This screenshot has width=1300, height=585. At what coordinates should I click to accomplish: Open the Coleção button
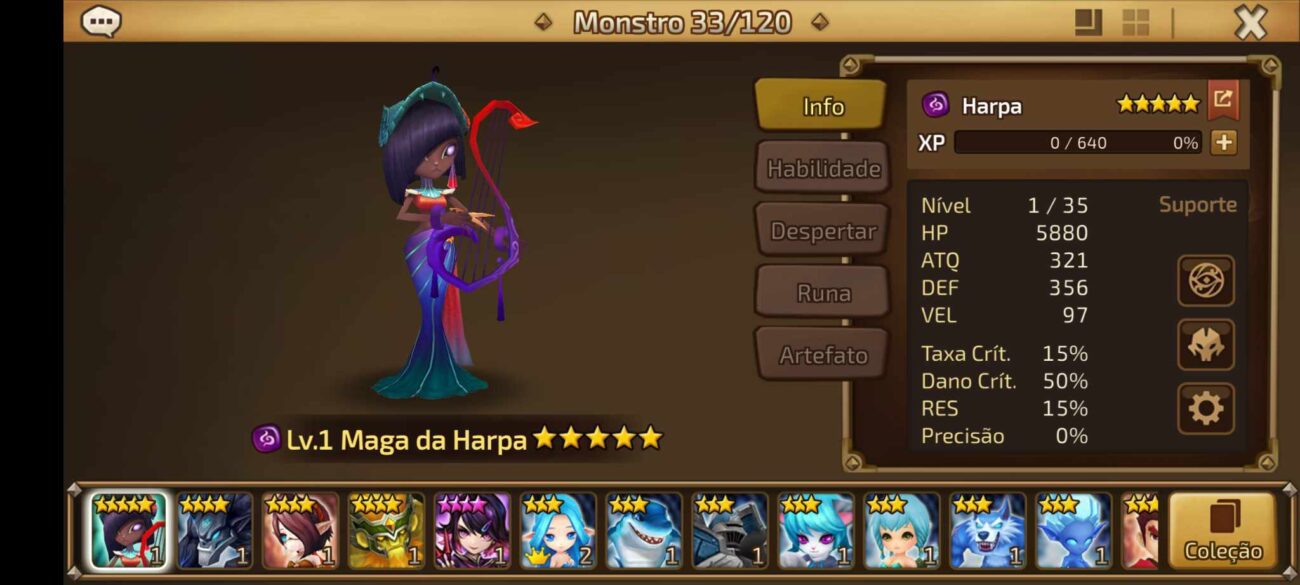tap(1222, 531)
